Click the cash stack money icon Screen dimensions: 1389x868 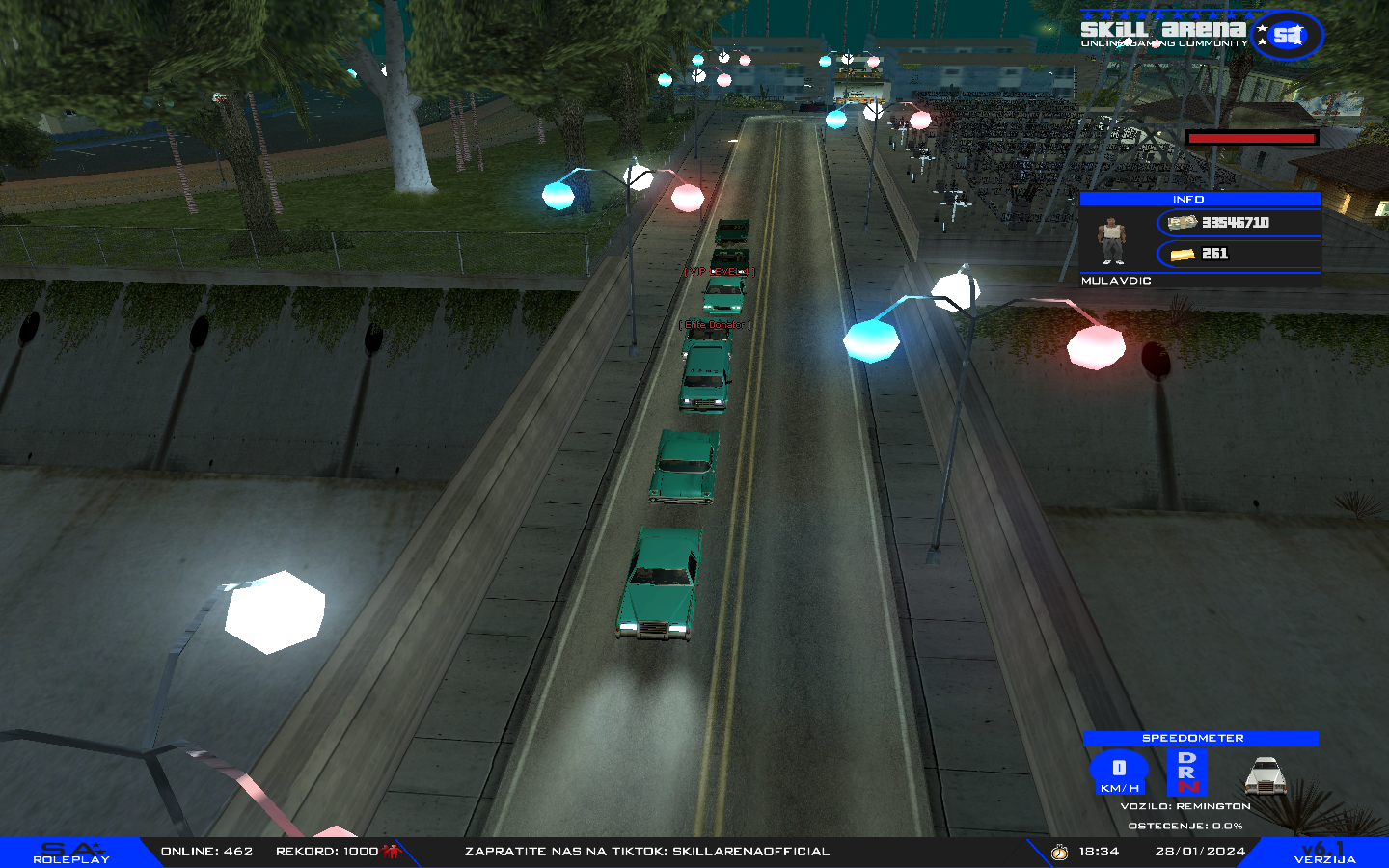[1183, 223]
